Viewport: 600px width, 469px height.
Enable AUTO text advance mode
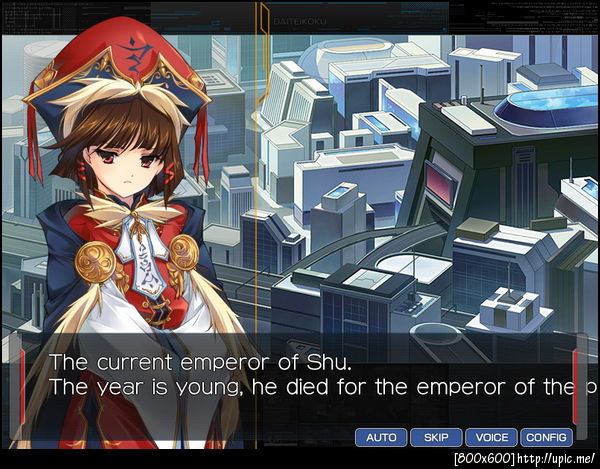(381, 437)
